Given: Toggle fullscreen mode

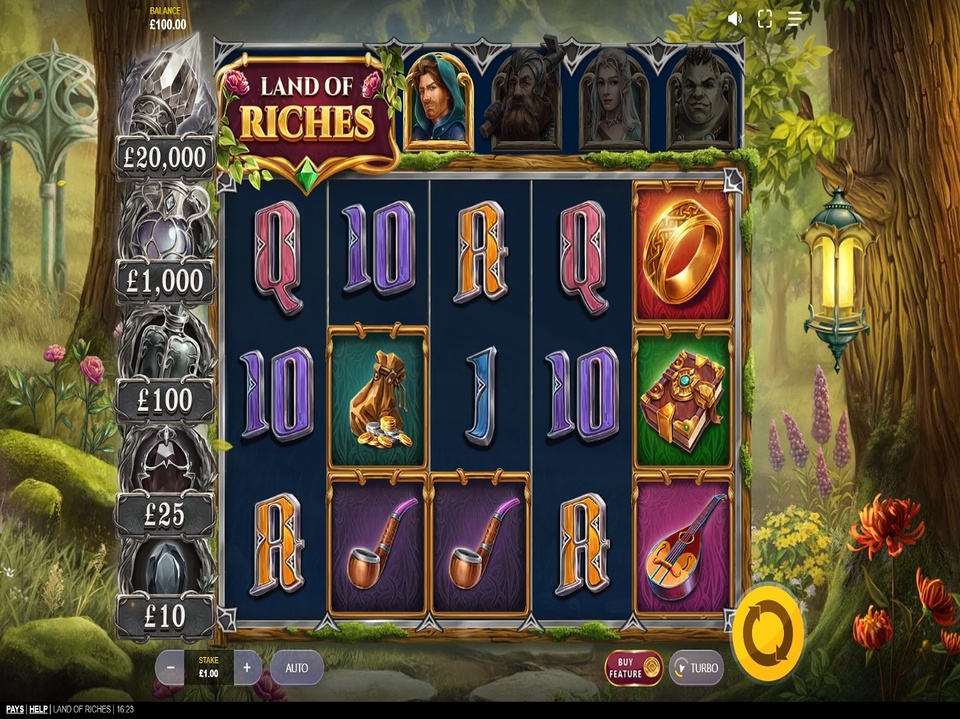Looking at the screenshot, I should point(765,18).
